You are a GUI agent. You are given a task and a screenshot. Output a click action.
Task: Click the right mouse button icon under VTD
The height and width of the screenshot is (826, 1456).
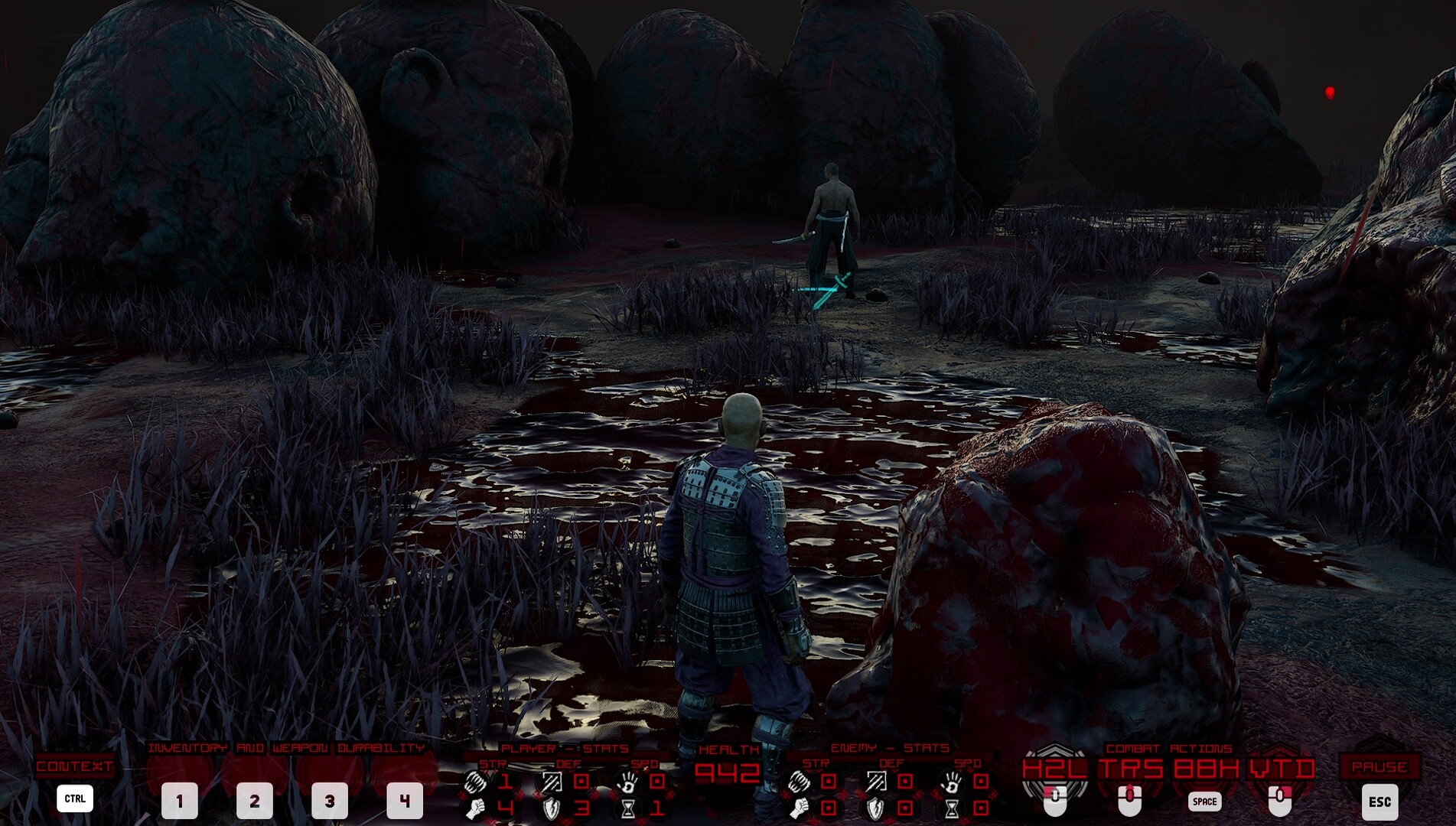[x=1281, y=799]
